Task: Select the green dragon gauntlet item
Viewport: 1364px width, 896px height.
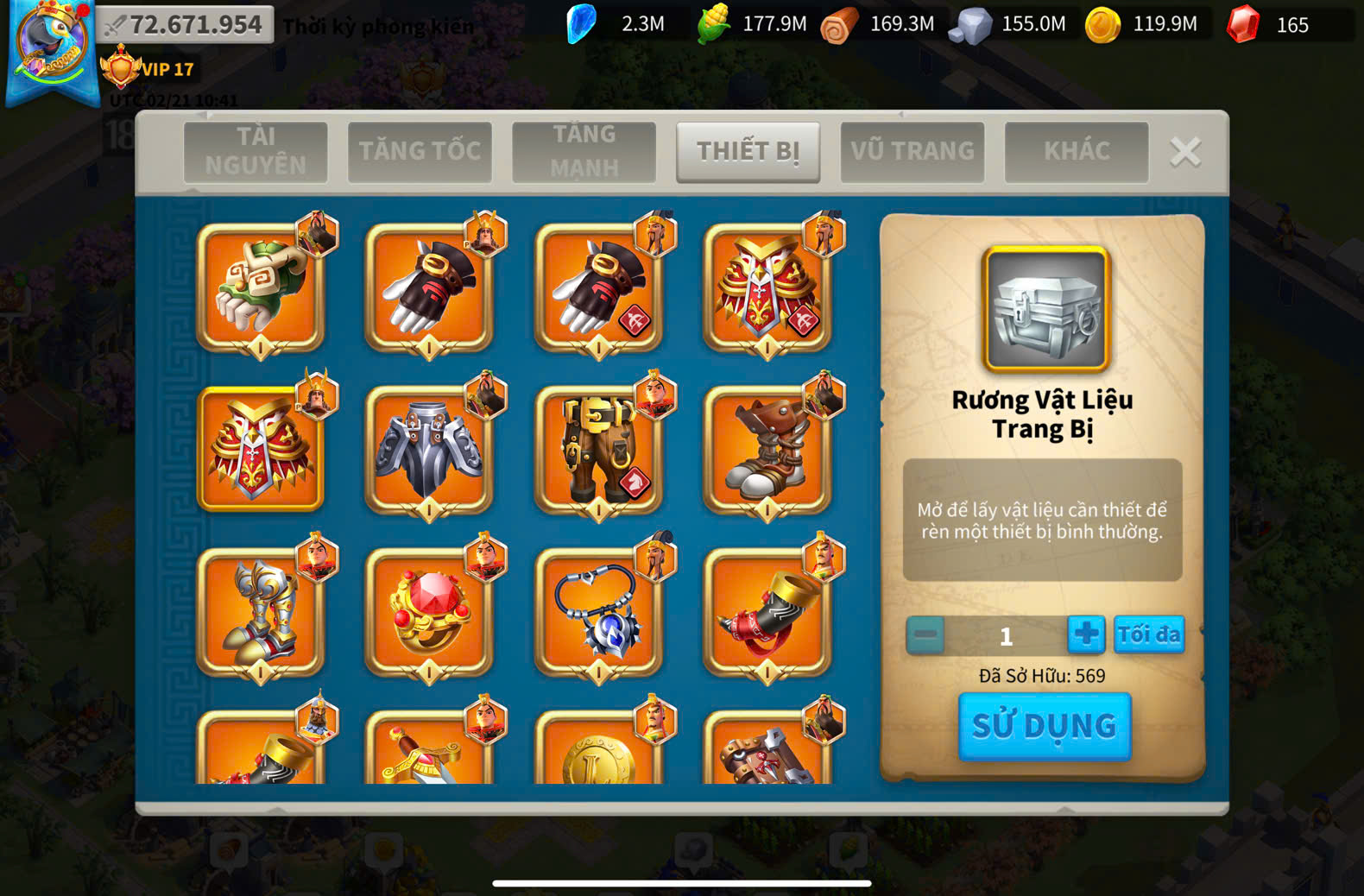Action: pos(261,287)
